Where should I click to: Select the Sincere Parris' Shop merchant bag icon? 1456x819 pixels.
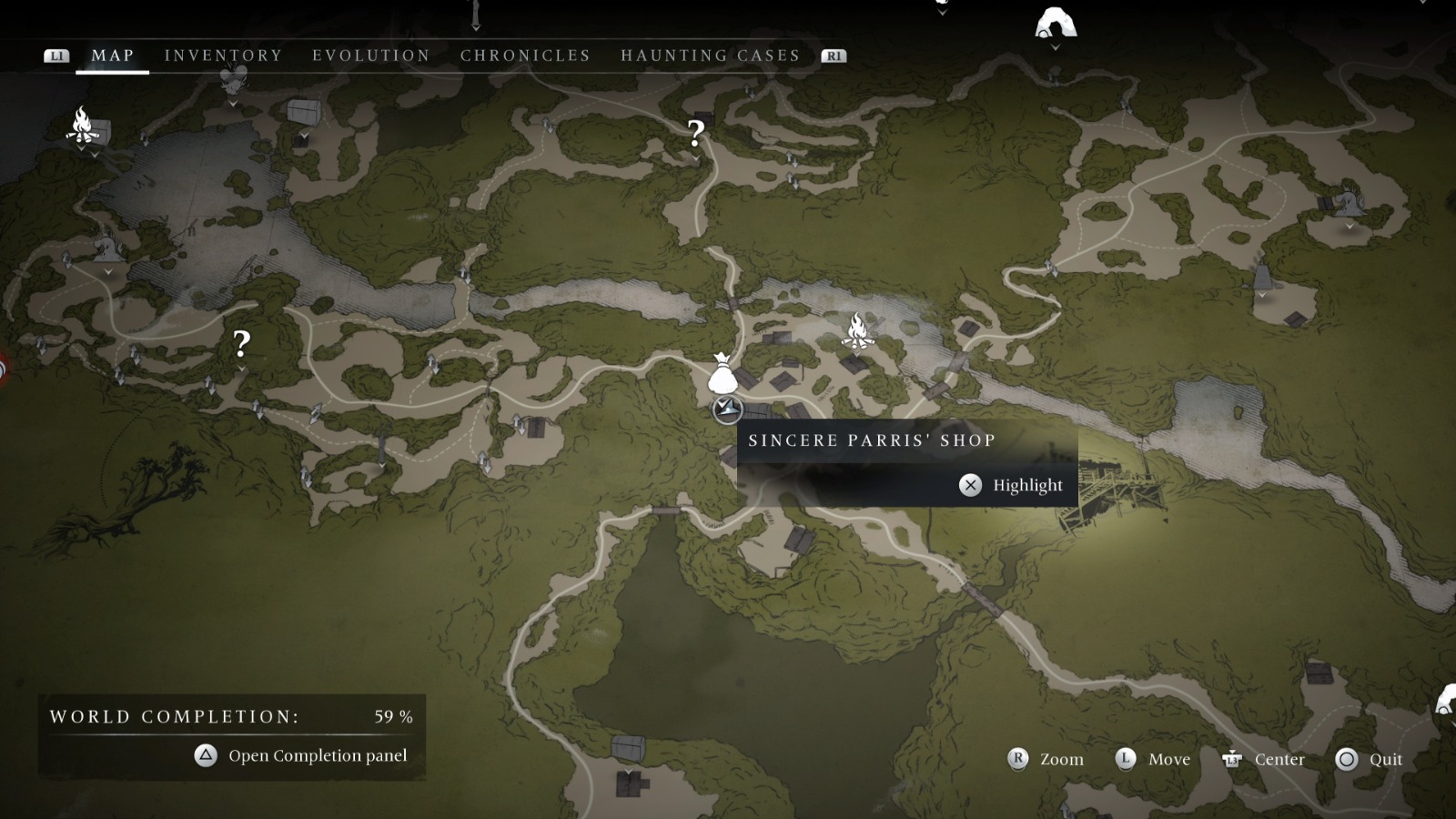click(x=723, y=373)
